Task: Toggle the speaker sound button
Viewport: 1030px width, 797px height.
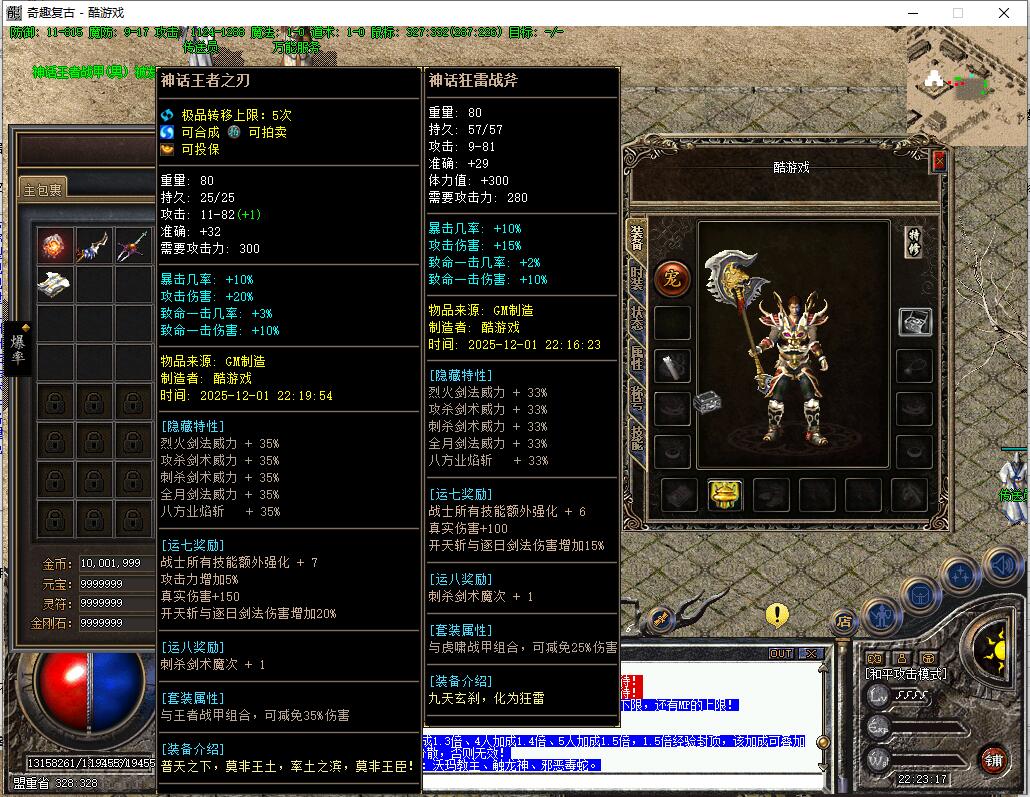Action: click(x=1002, y=566)
